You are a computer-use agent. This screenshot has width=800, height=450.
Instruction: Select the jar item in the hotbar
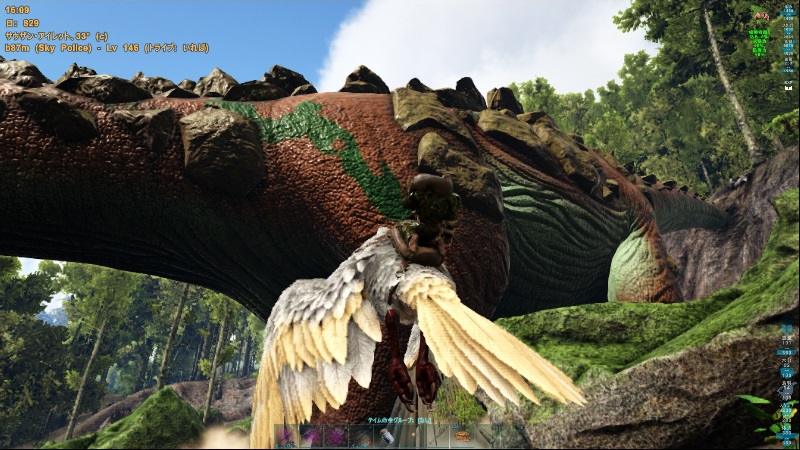[x=386, y=436]
